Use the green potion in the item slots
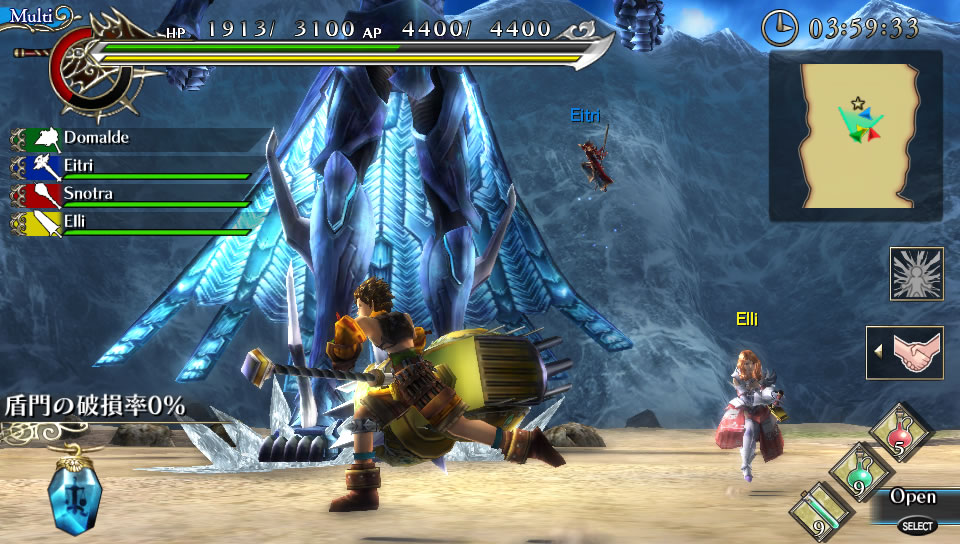The image size is (960, 544). click(858, 473)
